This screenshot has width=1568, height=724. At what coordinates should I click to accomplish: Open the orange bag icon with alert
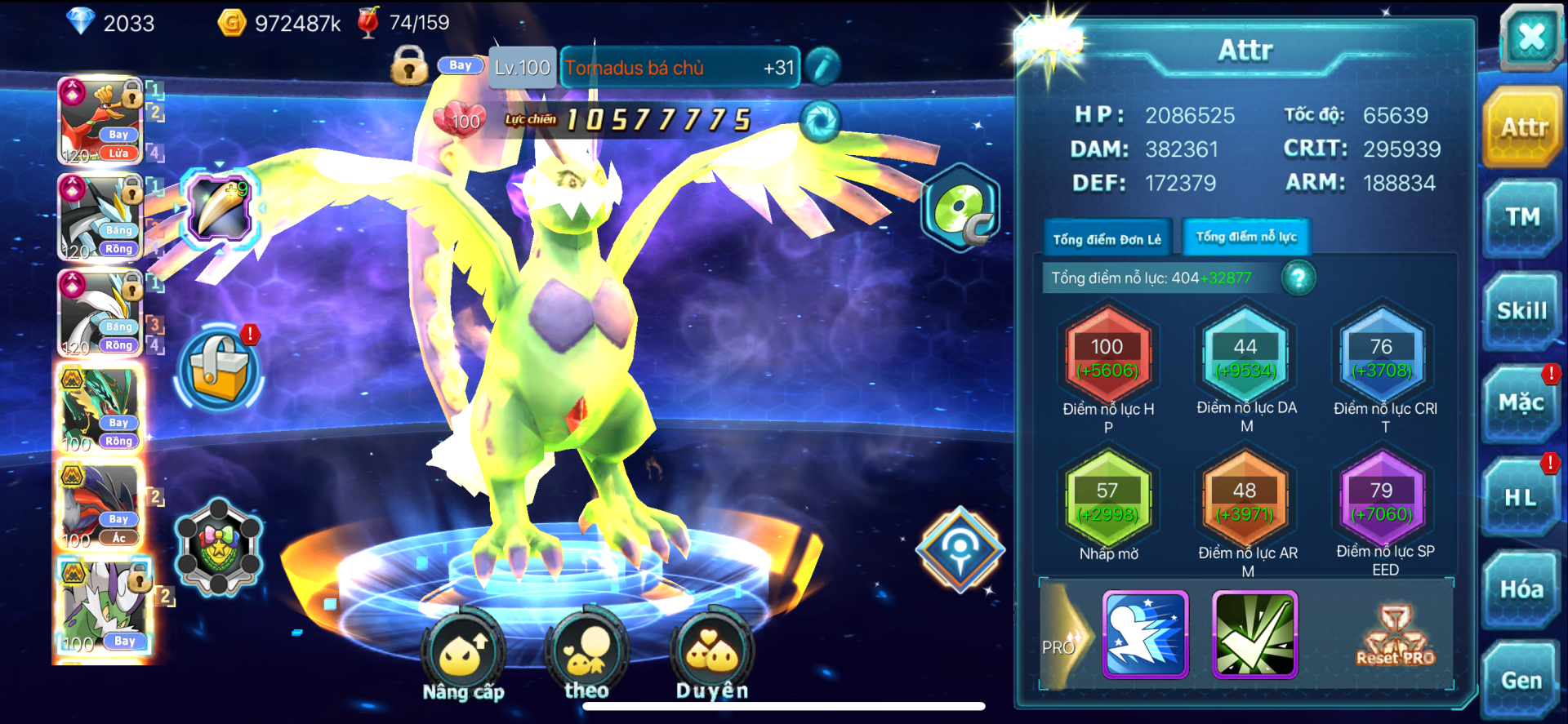click(x=219, y=369)
